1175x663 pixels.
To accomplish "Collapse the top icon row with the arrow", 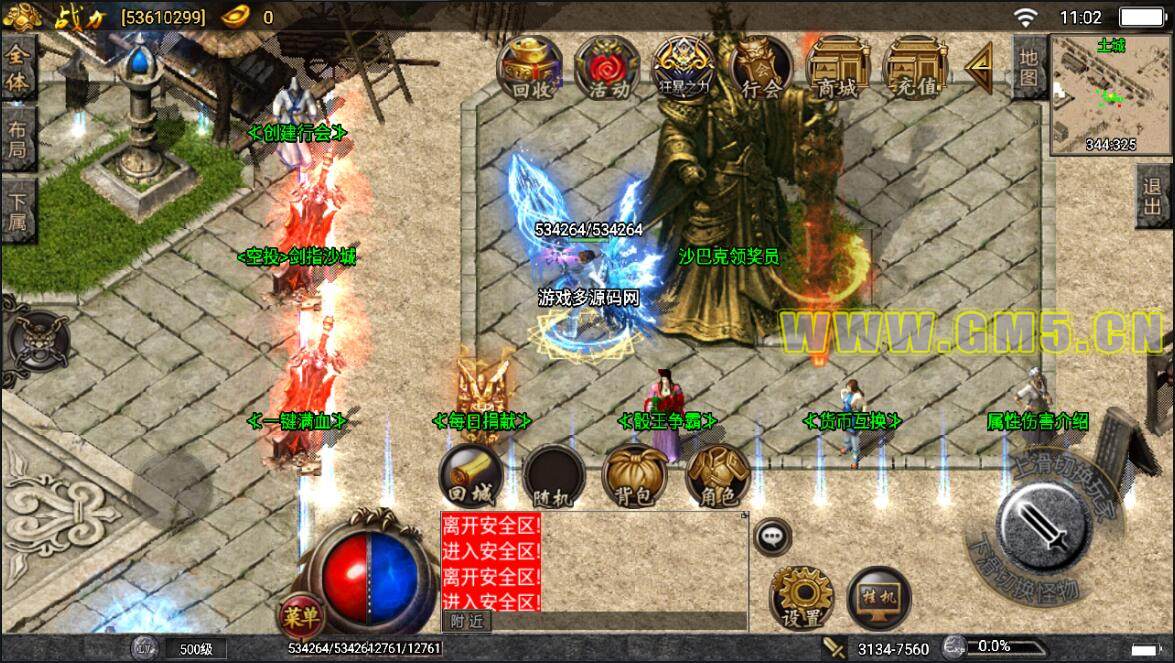I will 979,68.
